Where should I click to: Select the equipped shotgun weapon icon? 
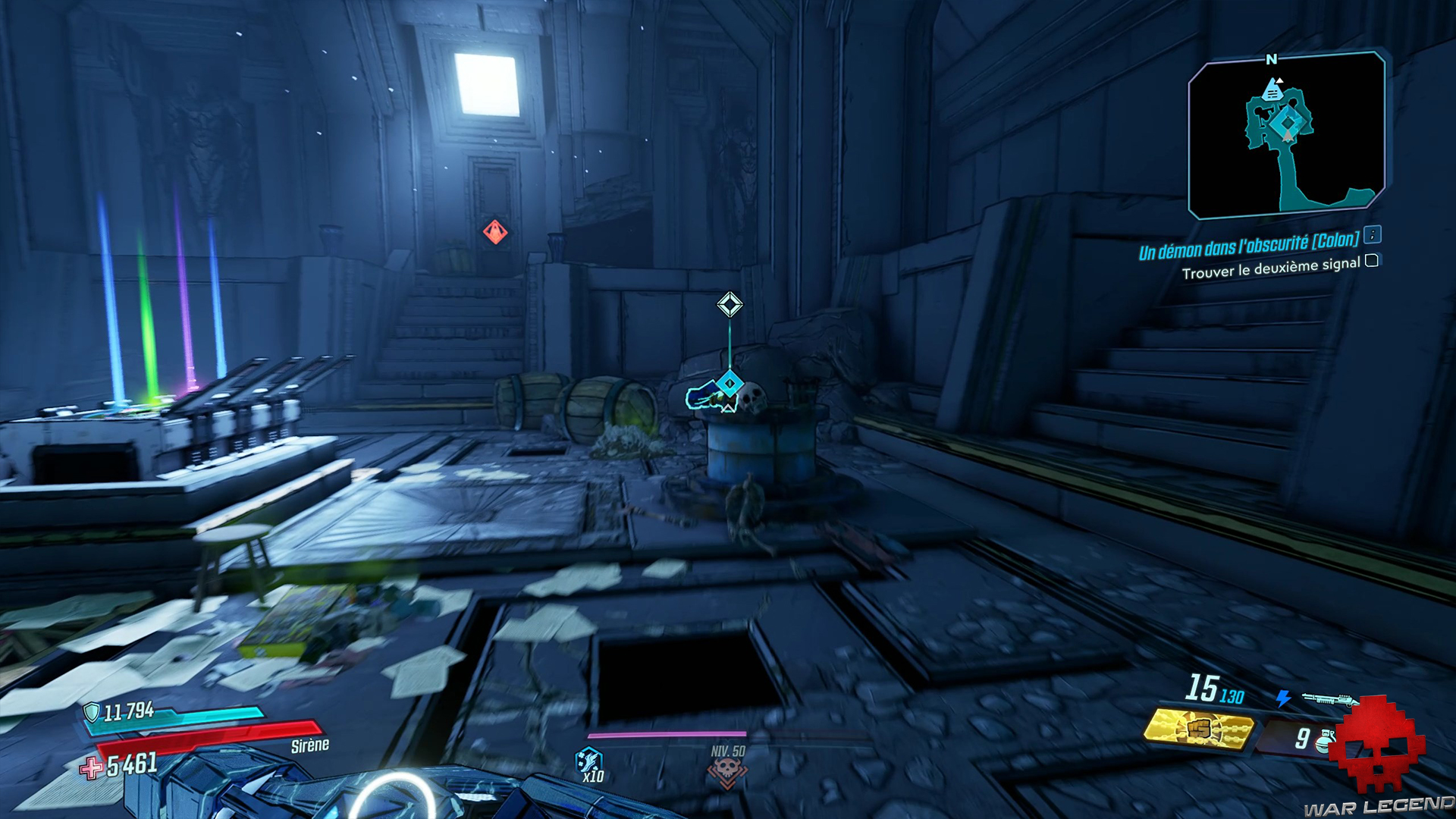(1329, 699)
